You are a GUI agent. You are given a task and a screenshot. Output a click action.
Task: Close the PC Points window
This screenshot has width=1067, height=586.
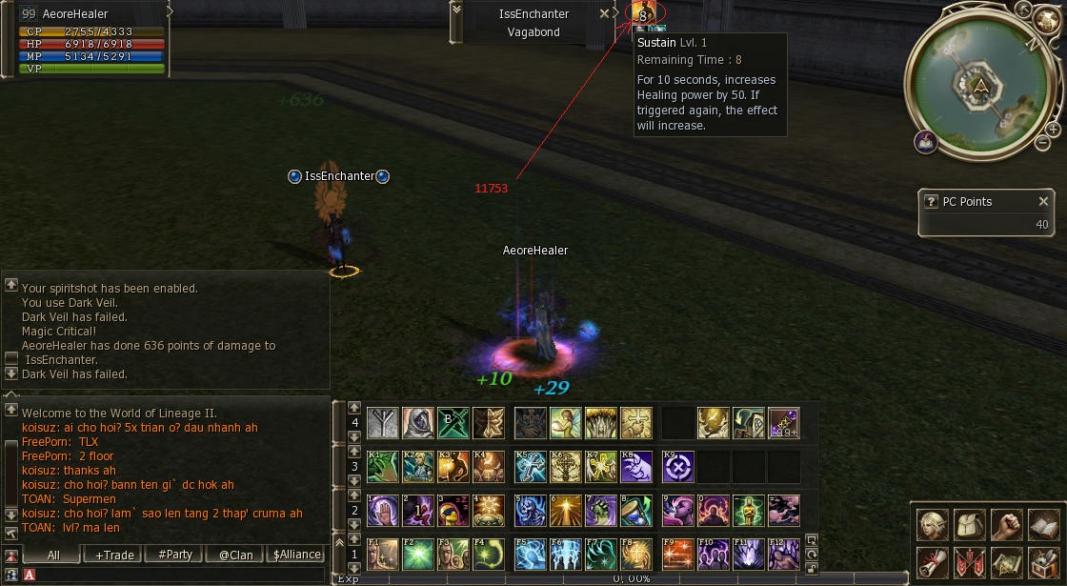coord(1043,201)
